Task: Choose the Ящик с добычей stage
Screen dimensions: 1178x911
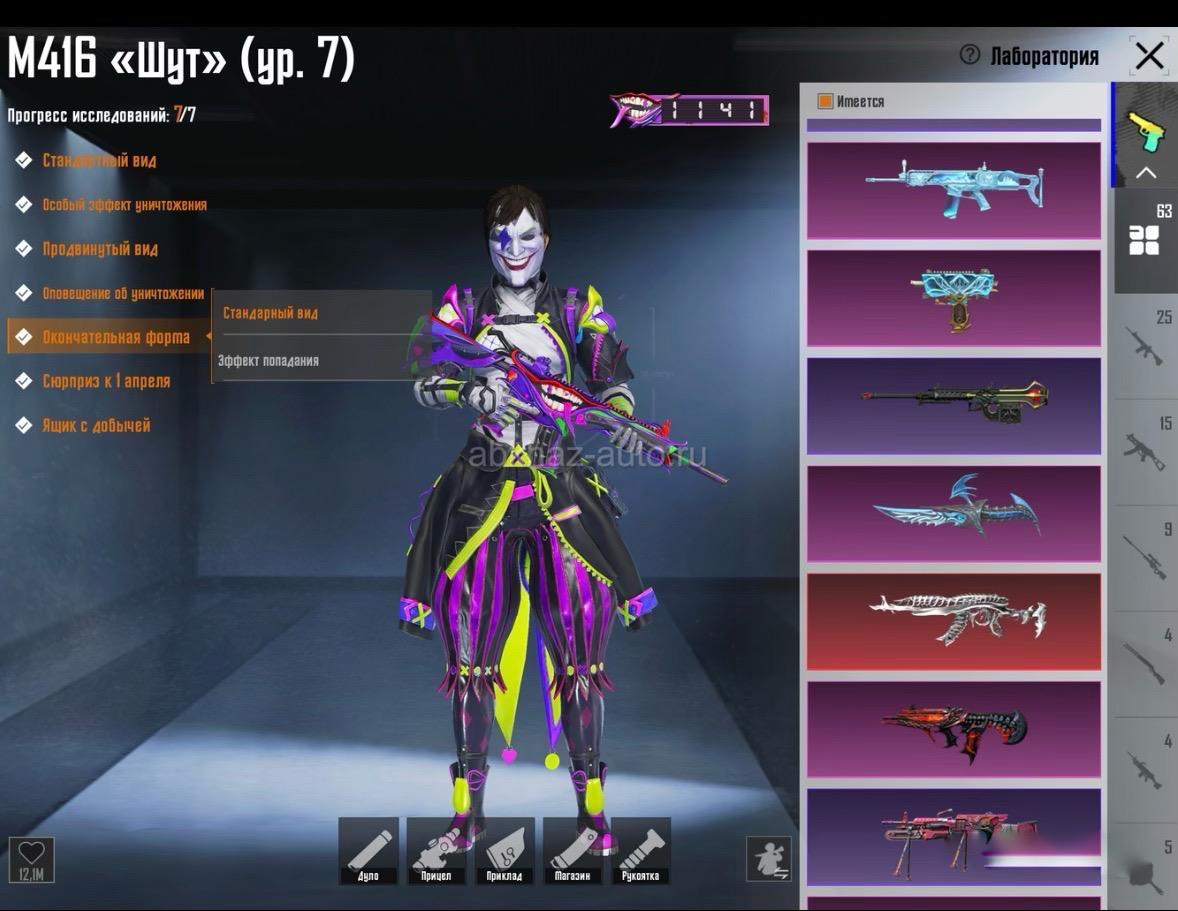Action: 95,425
